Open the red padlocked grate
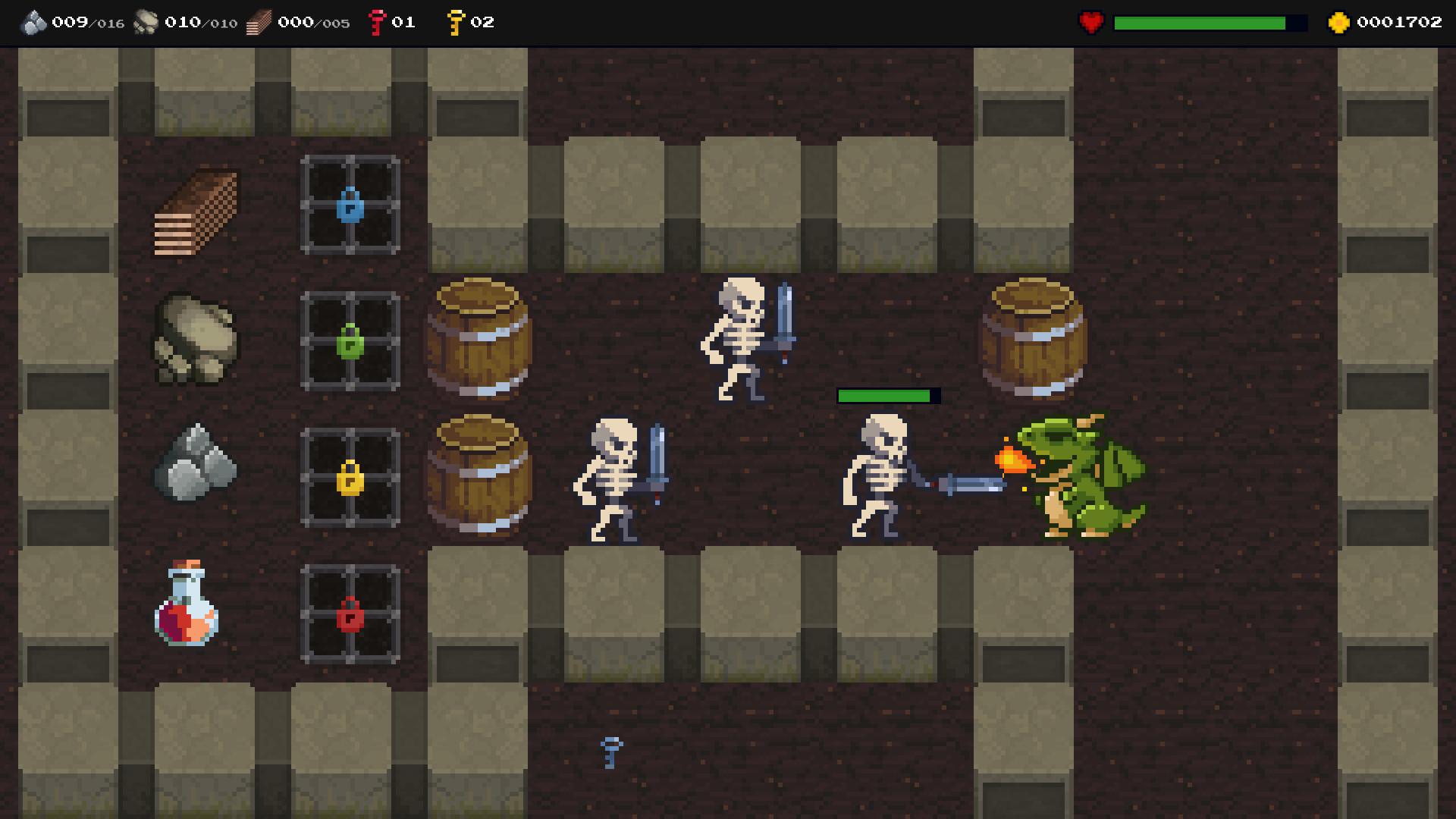This screenshot has width=1456, height=819. (350, 613)
